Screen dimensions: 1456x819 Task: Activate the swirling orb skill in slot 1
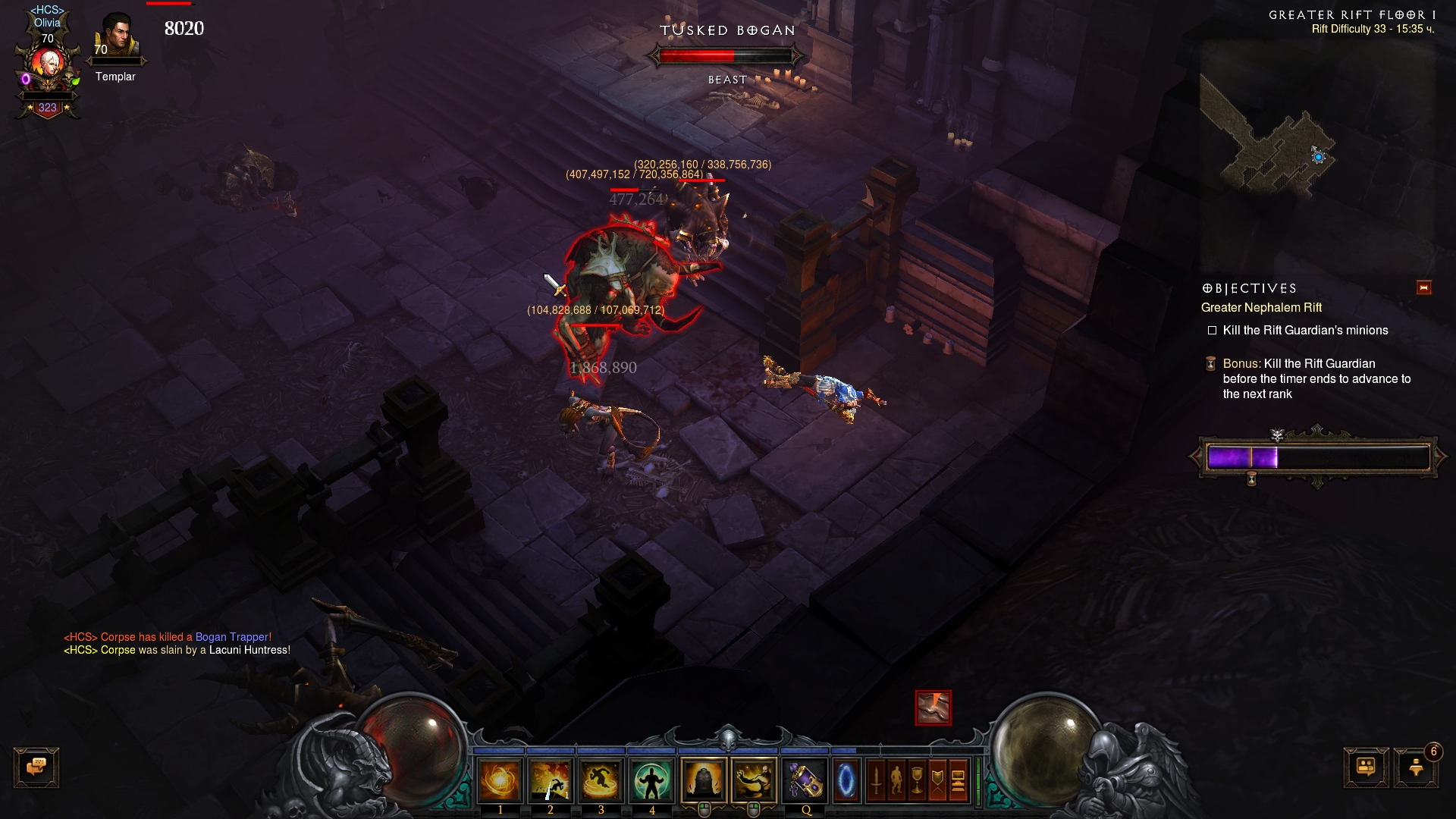tap(500, 780)
